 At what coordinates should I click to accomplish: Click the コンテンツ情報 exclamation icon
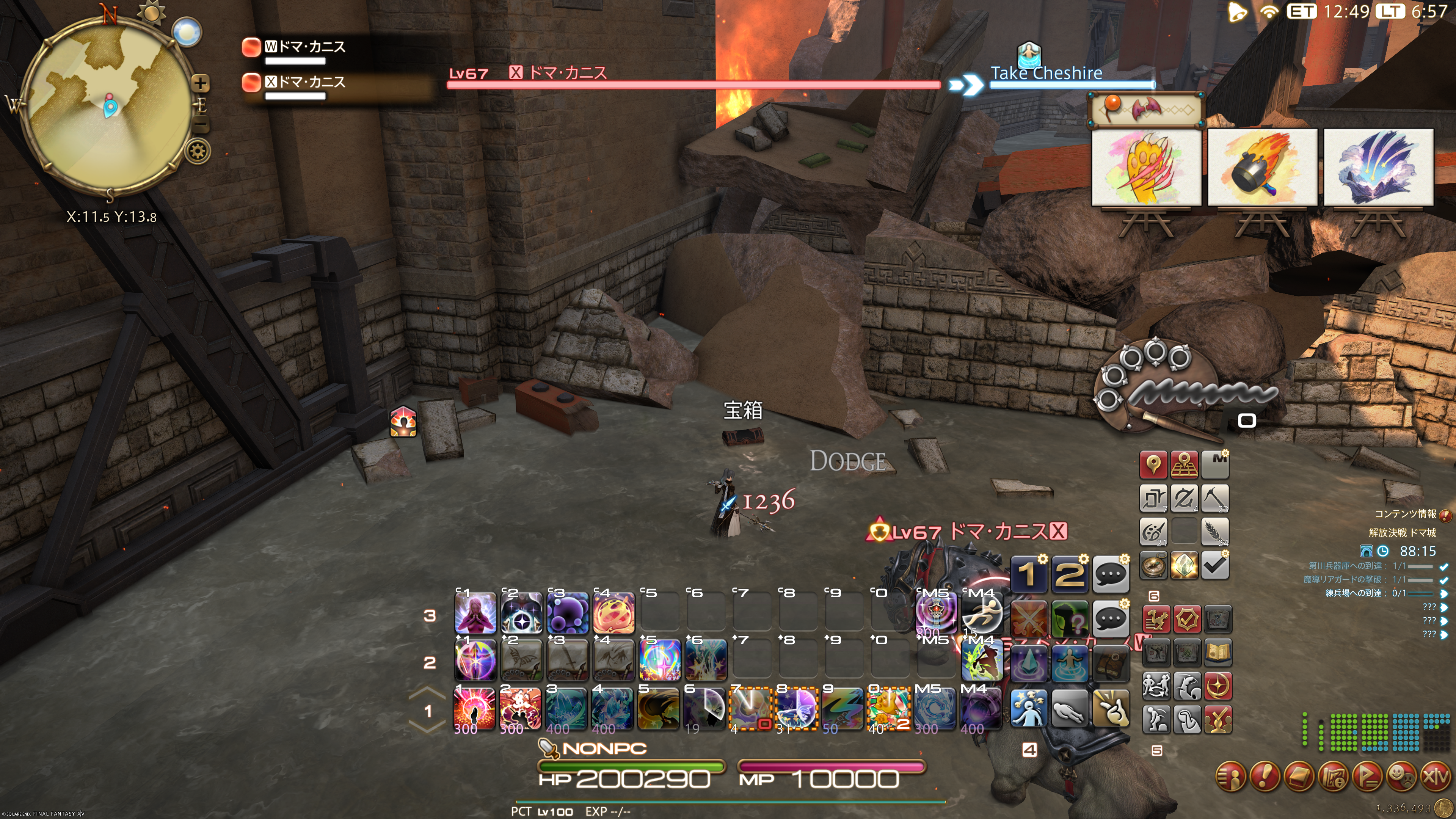[x=1445, y=515]
